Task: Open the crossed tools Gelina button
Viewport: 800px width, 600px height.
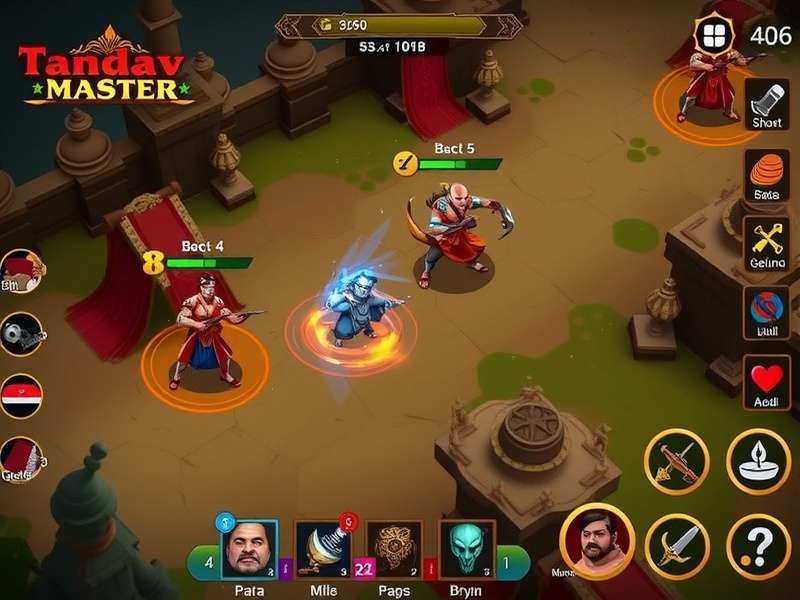Action: click(767, 243)
